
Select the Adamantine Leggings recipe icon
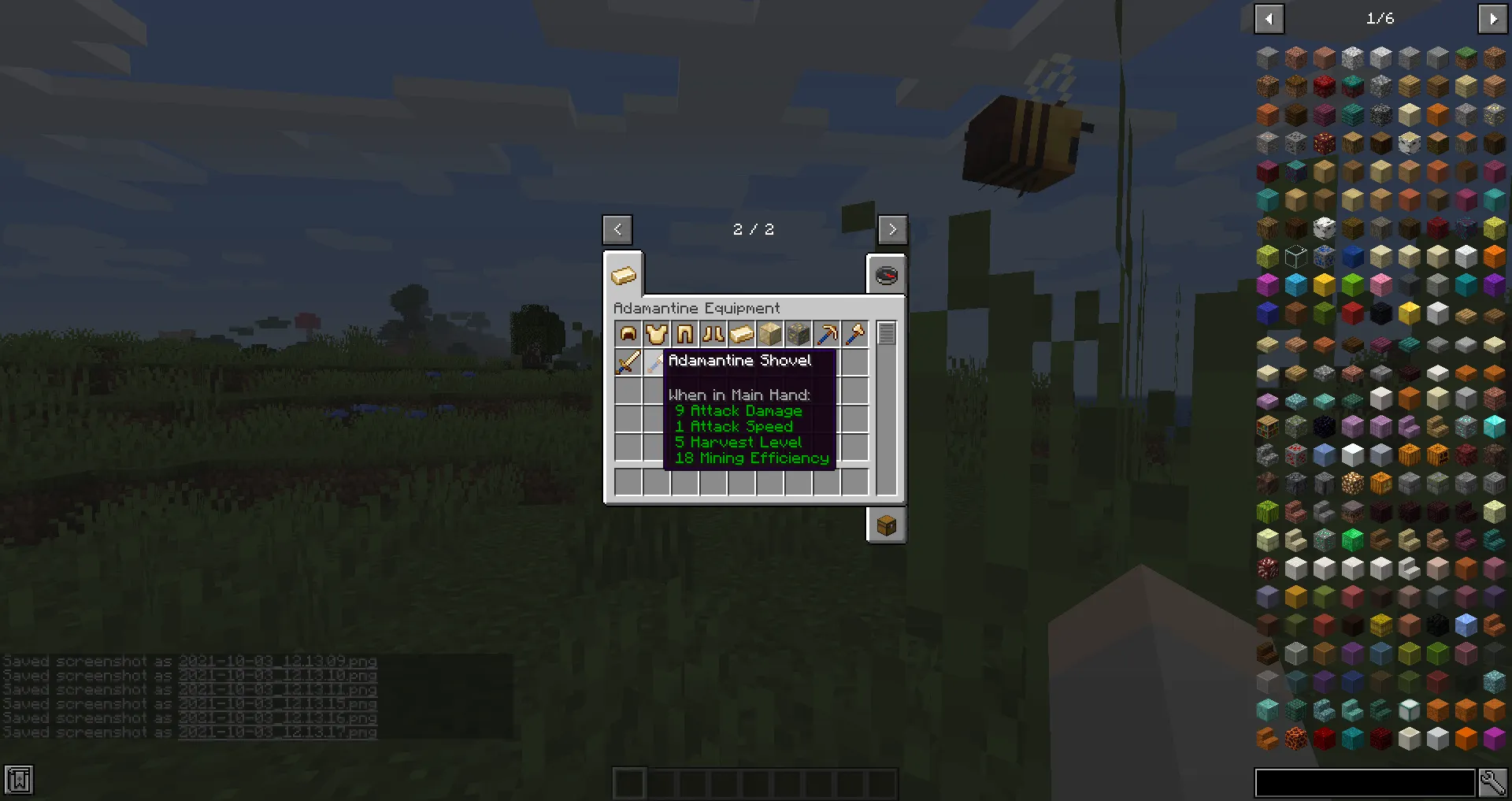pos(684,334)
